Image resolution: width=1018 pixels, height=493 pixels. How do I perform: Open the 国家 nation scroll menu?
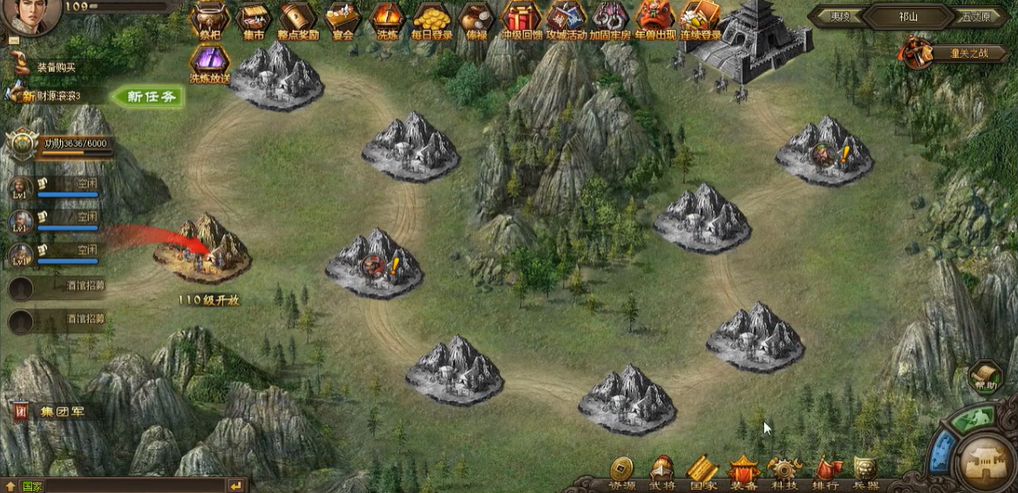[702, 469]
